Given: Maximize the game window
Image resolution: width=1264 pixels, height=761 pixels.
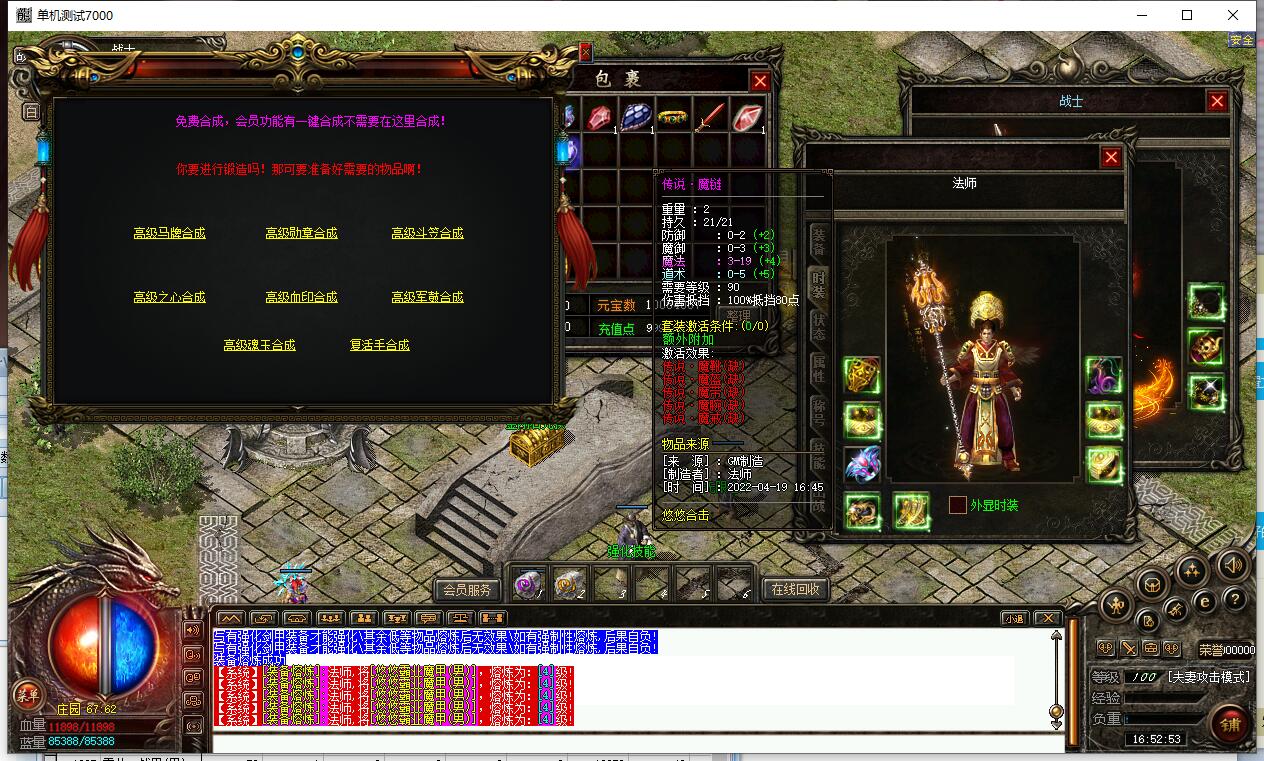Looking at the screenshot, I should pyautogui.click(x=1187, y=15).
